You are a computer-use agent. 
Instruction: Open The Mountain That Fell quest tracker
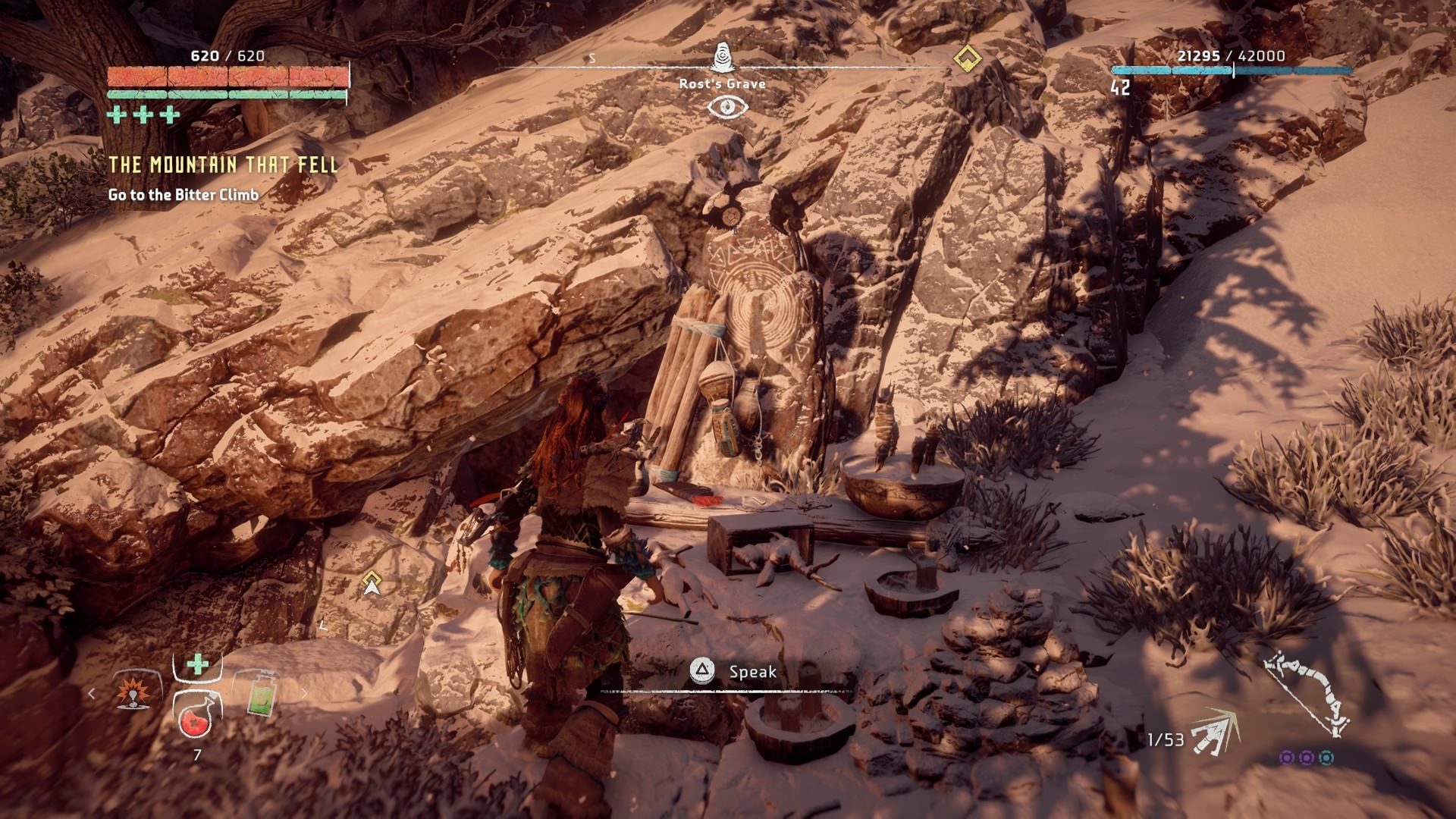[223, 165]
